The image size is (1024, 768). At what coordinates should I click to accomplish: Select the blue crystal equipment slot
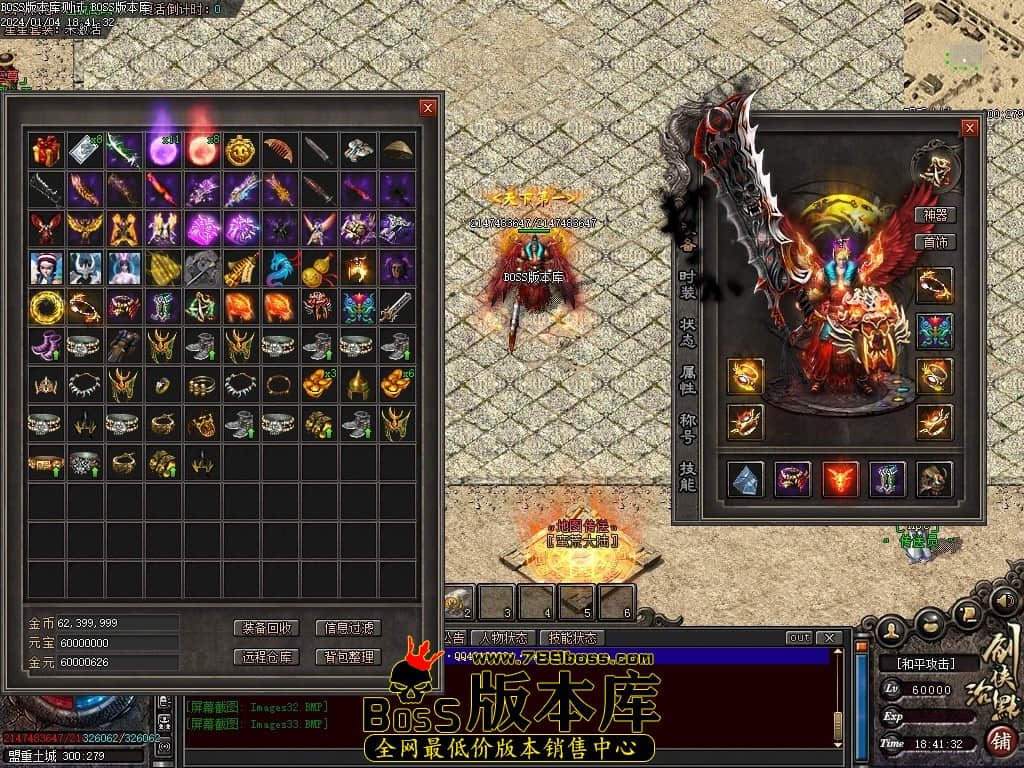coord(745,479)
